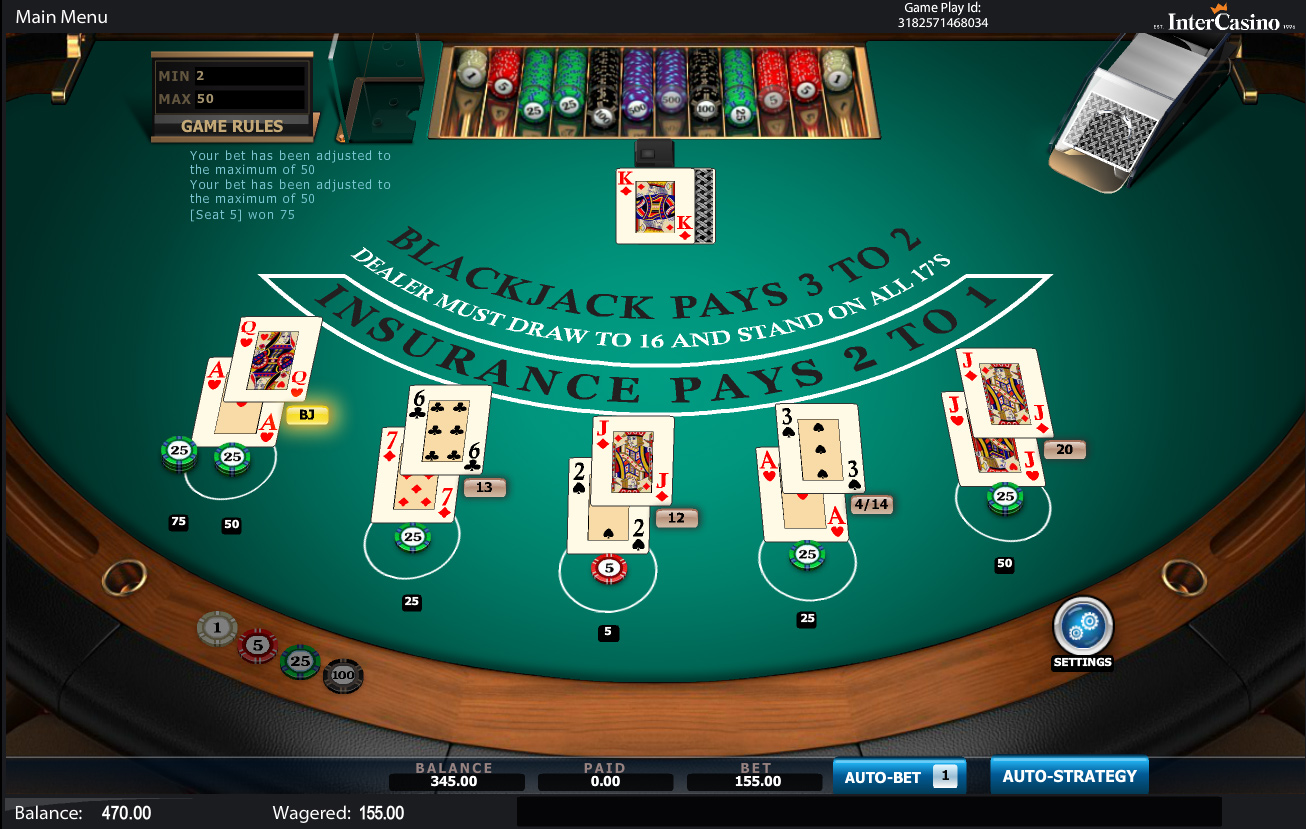The image size is (1306, 829).
Task: Click the InterCasino logo
Action: 1223,20
